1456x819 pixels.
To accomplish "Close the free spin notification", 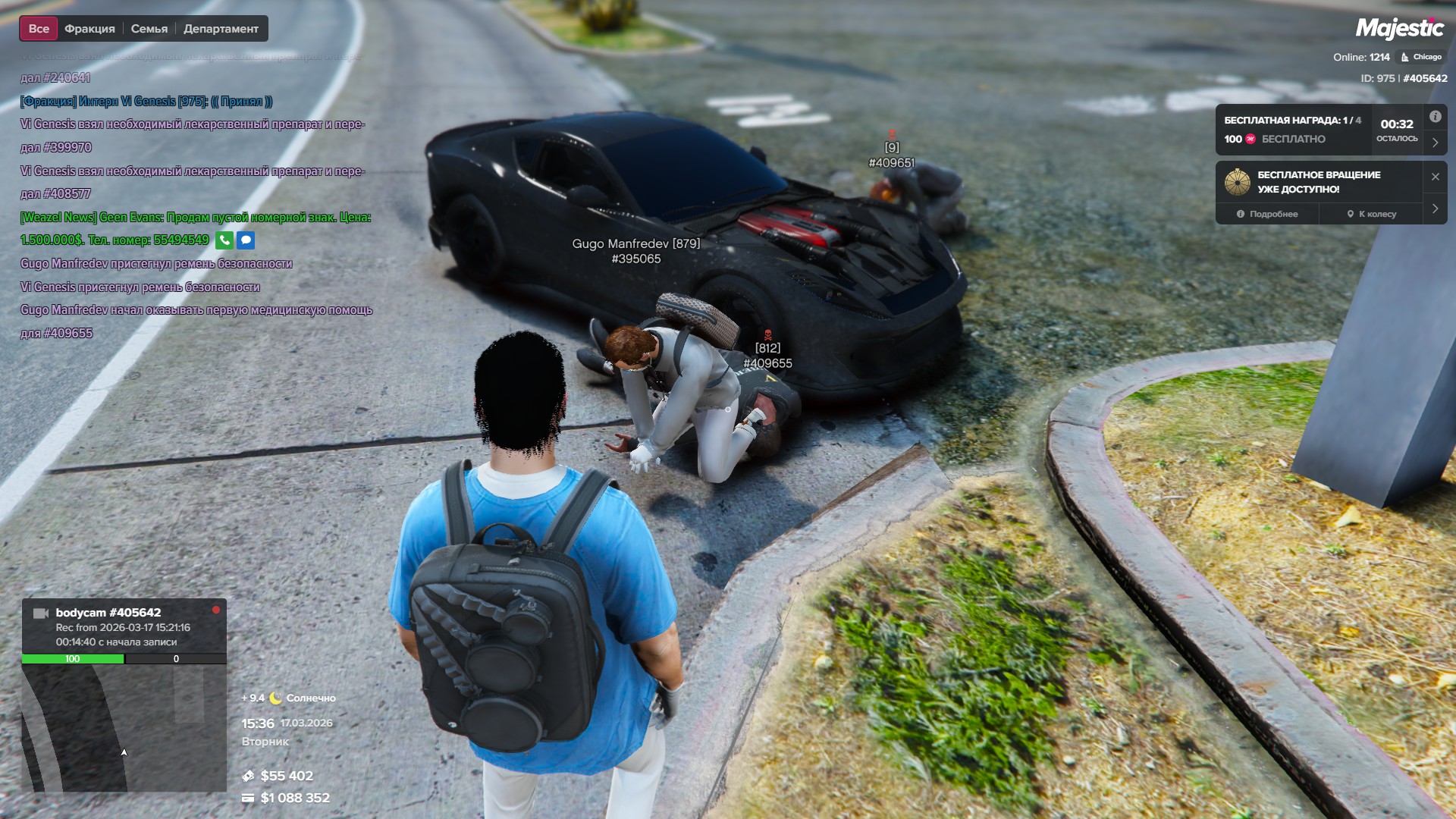I will (x=1435, y=177).
